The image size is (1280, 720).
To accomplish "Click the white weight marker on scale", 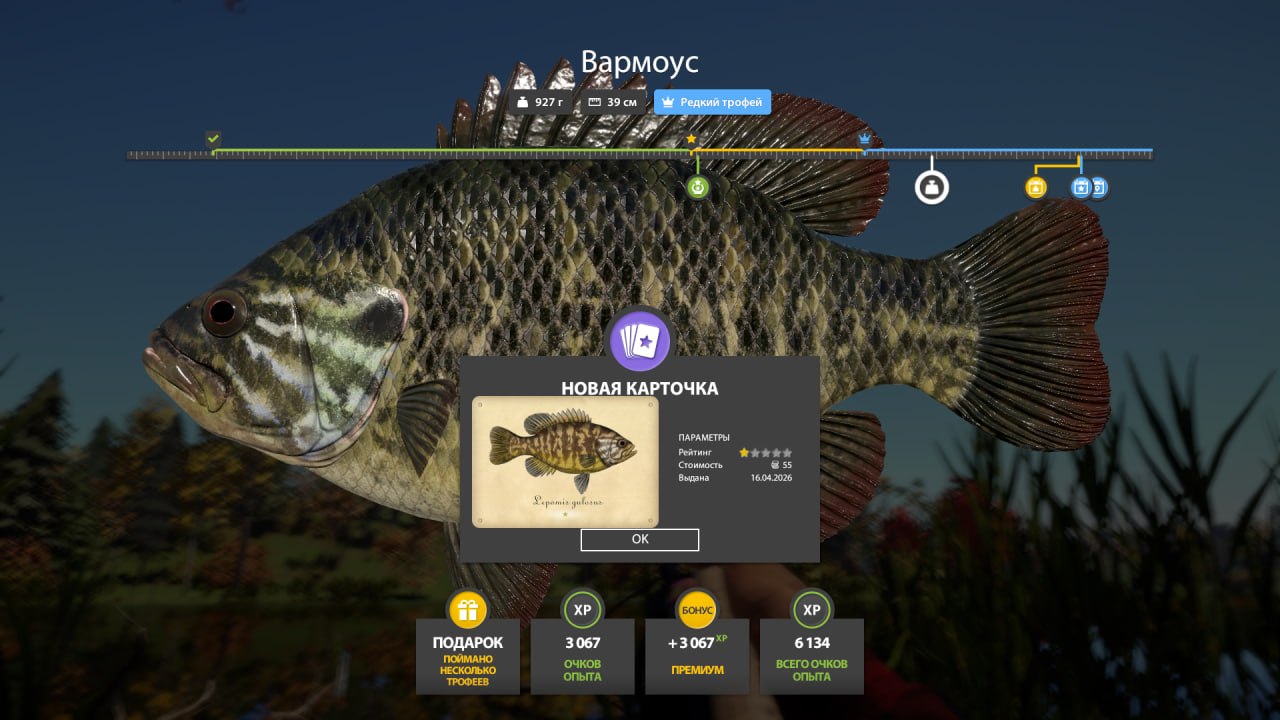I will tap(932, 187).
